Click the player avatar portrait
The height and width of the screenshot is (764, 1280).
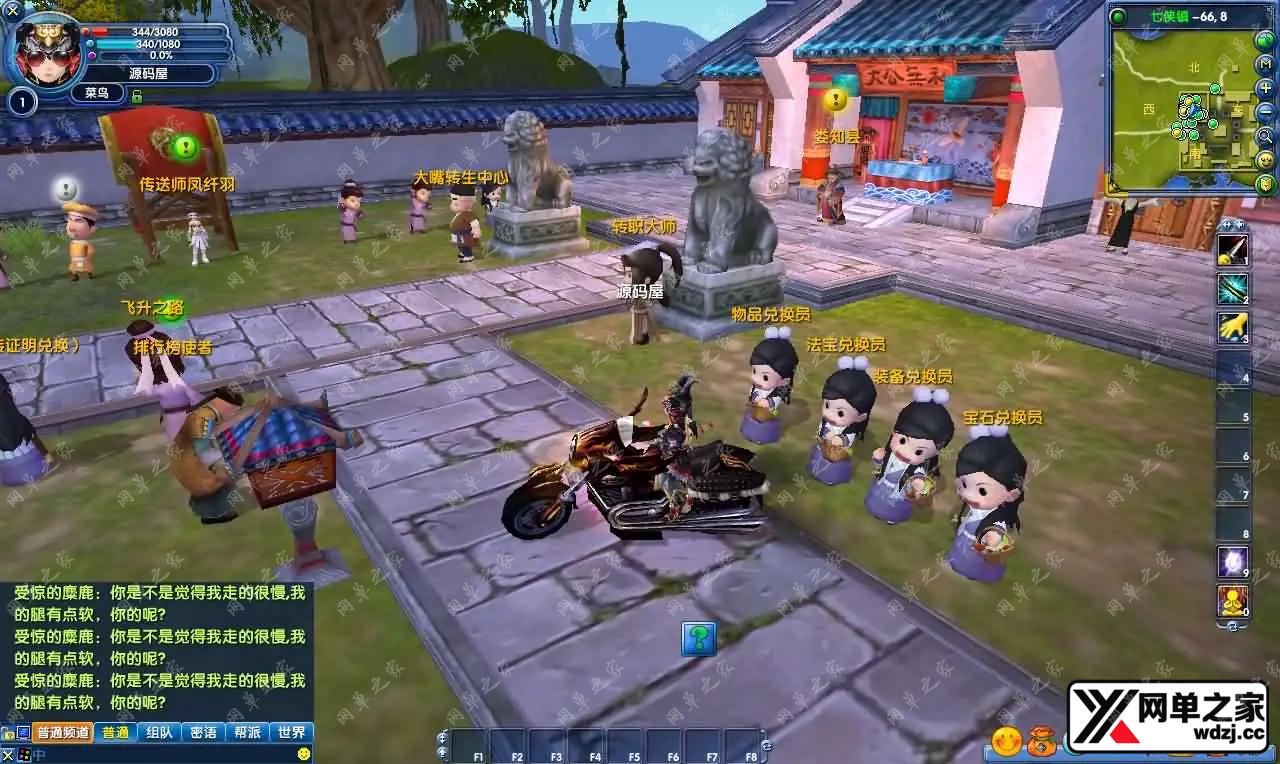44,50
